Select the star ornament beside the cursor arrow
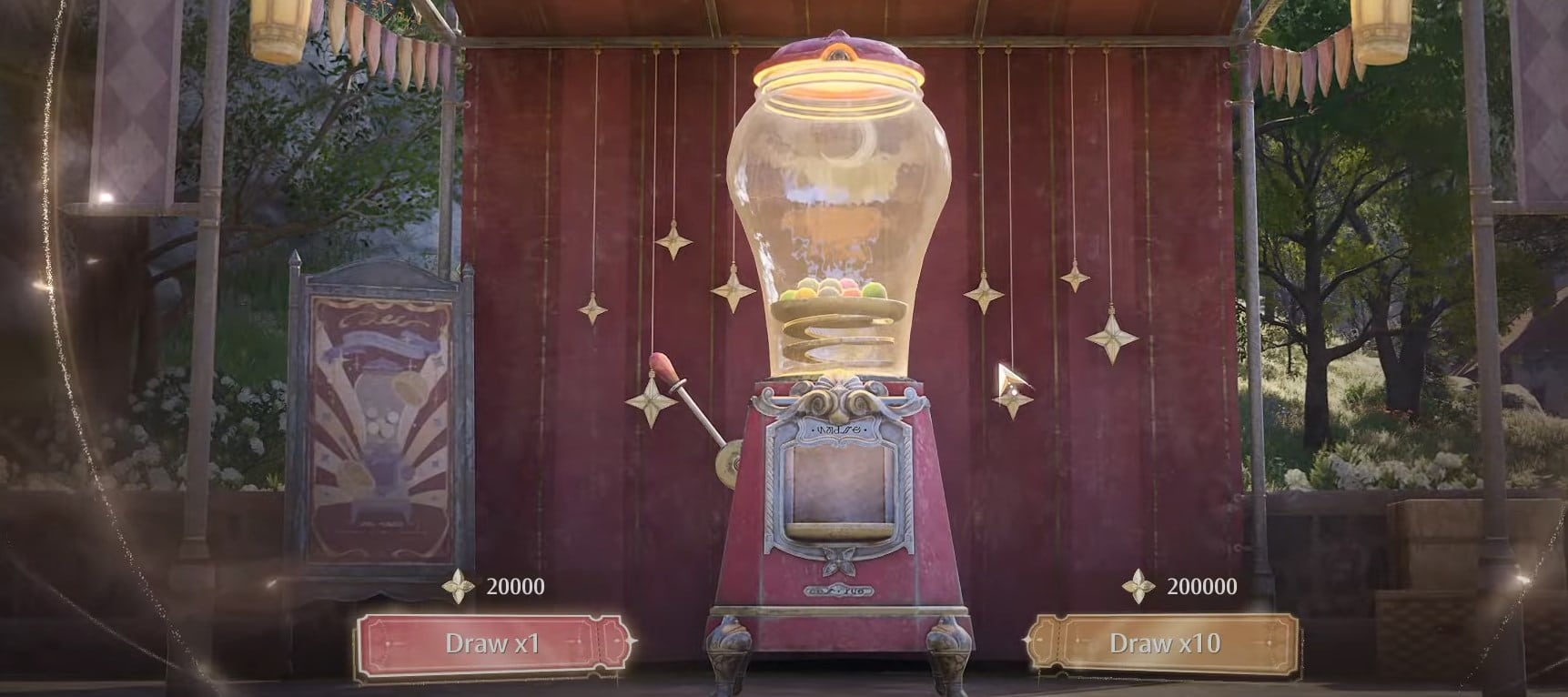This screenshot has height=697, width=1568. pyautogui.click(x=1015, y=399)
